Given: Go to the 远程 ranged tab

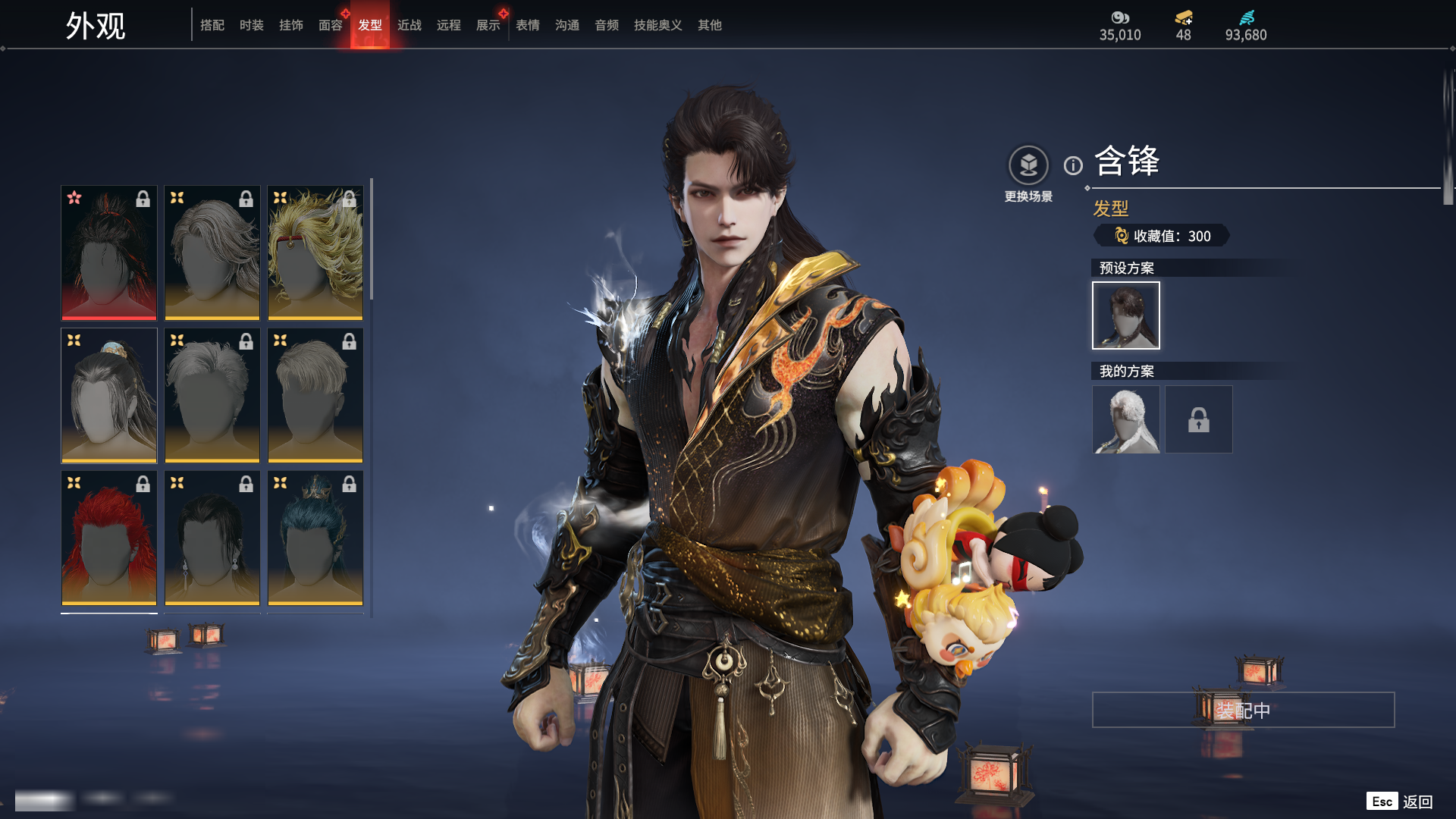Looking at the screenshot, I should (449, 25).
